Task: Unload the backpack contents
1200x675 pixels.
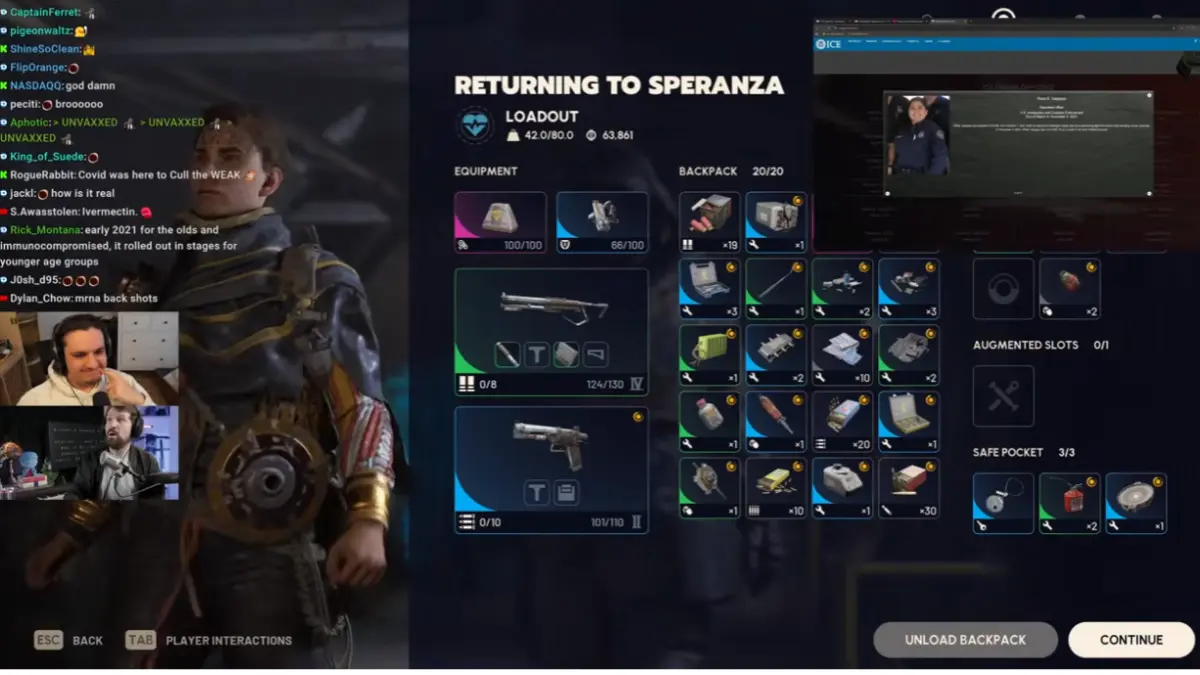Action: point(965,640)
